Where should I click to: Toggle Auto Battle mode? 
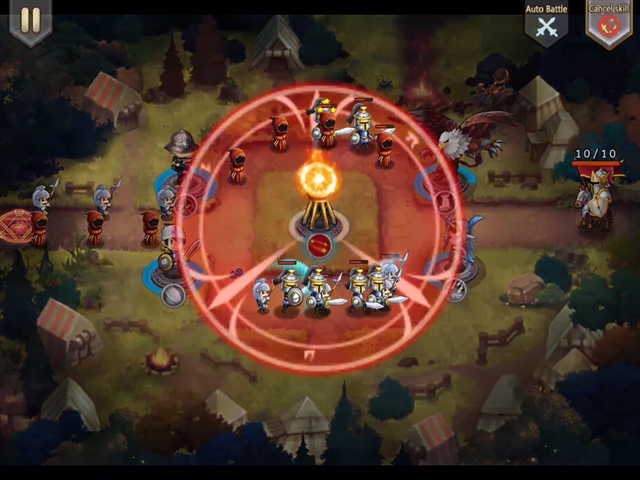click(546, 25)
